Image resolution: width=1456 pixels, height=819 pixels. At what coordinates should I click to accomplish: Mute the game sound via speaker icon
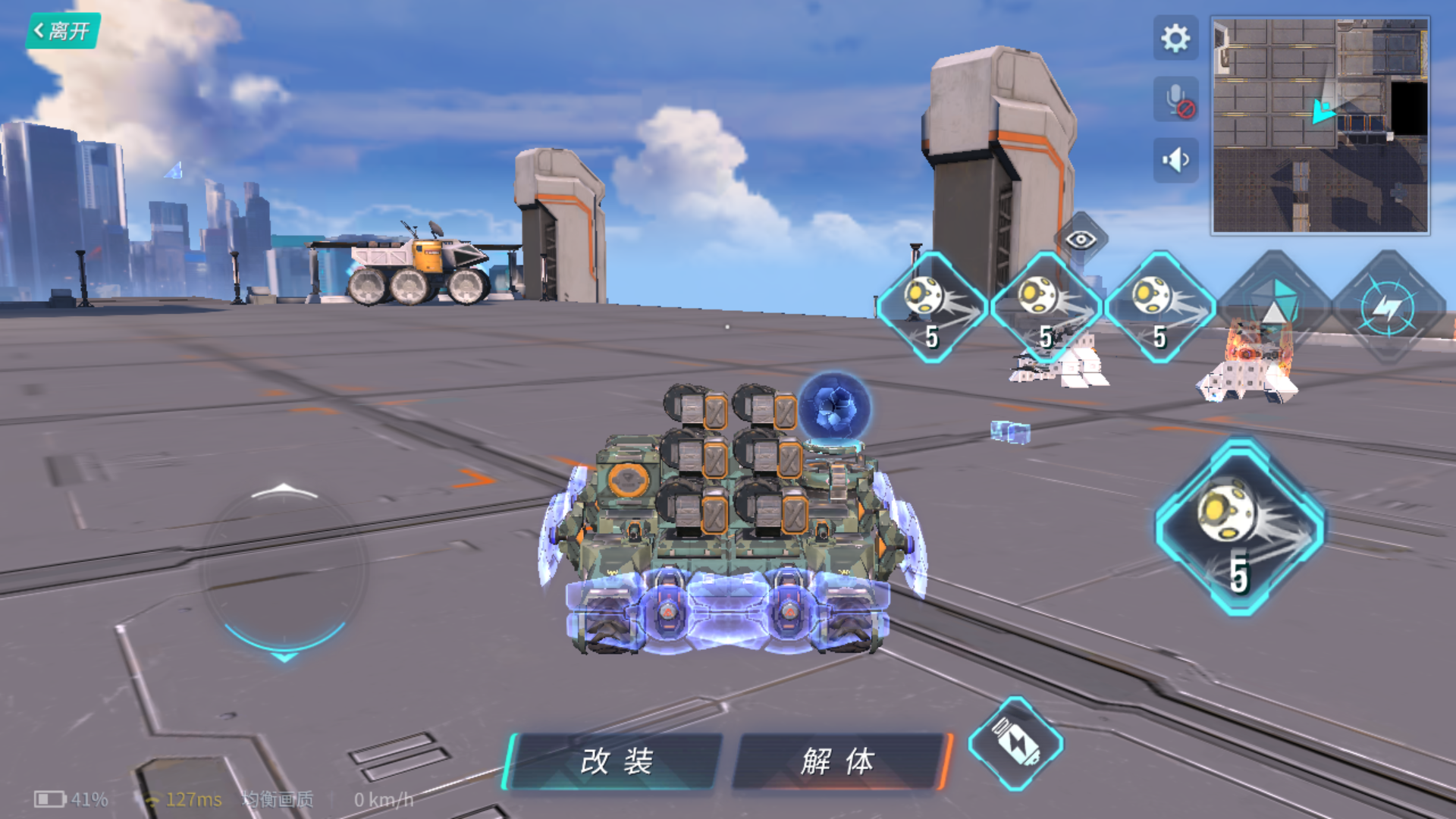(1174, 158)
